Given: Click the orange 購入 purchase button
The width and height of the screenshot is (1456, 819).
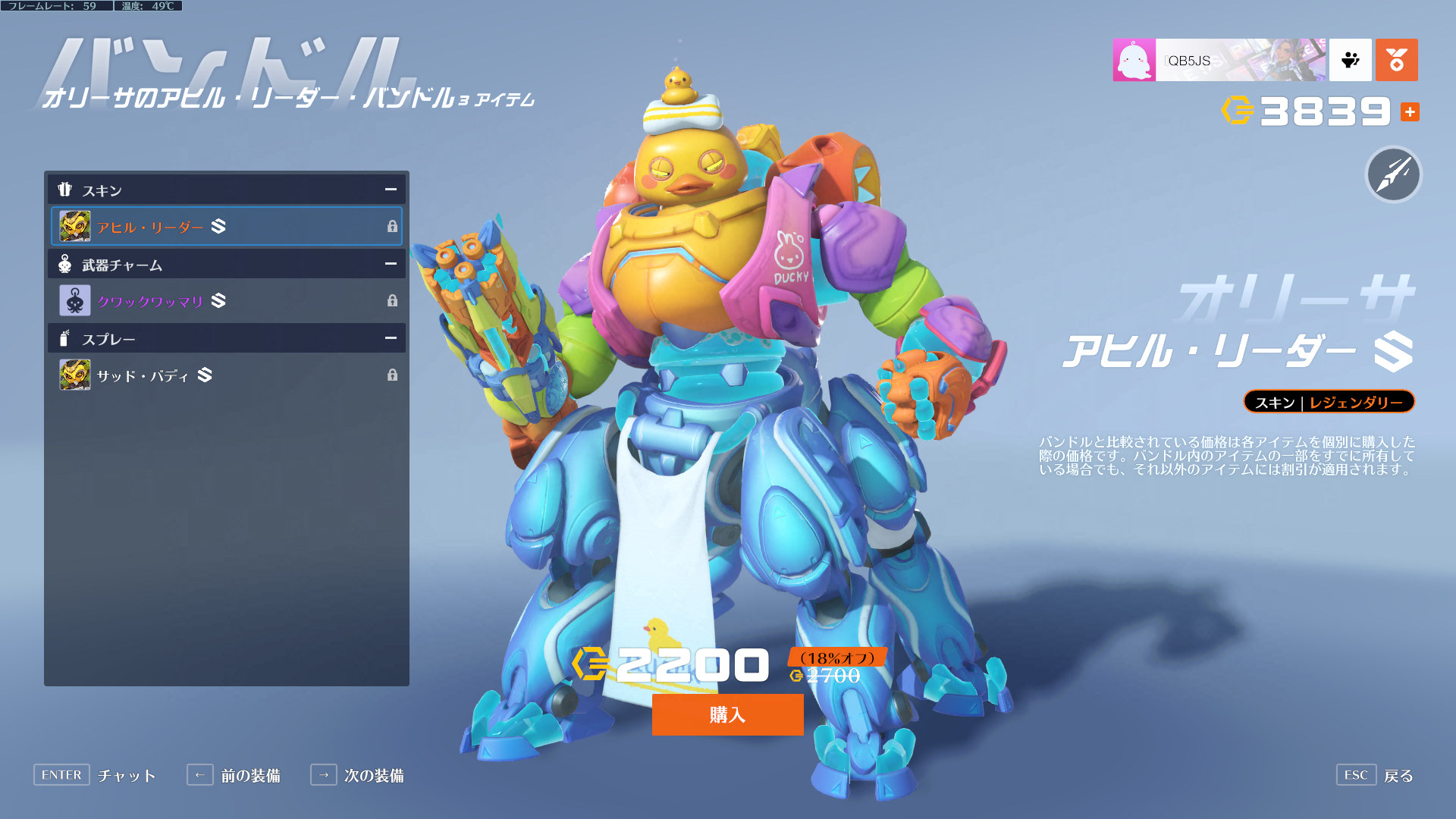Looking at the screenshot, I should point(727,714).
